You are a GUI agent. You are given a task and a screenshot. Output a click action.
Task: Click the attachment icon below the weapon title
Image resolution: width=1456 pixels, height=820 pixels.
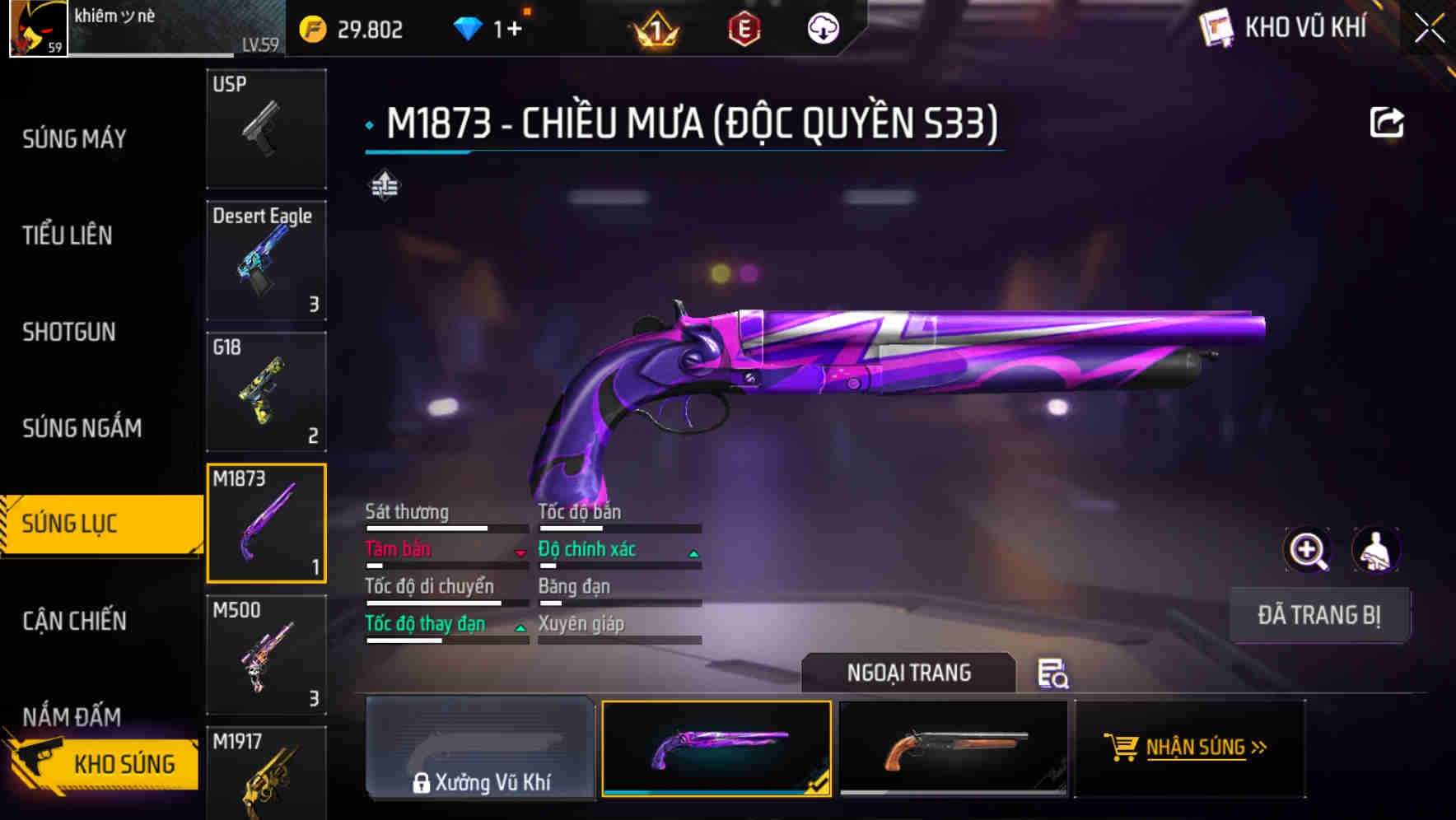(385, 185)
